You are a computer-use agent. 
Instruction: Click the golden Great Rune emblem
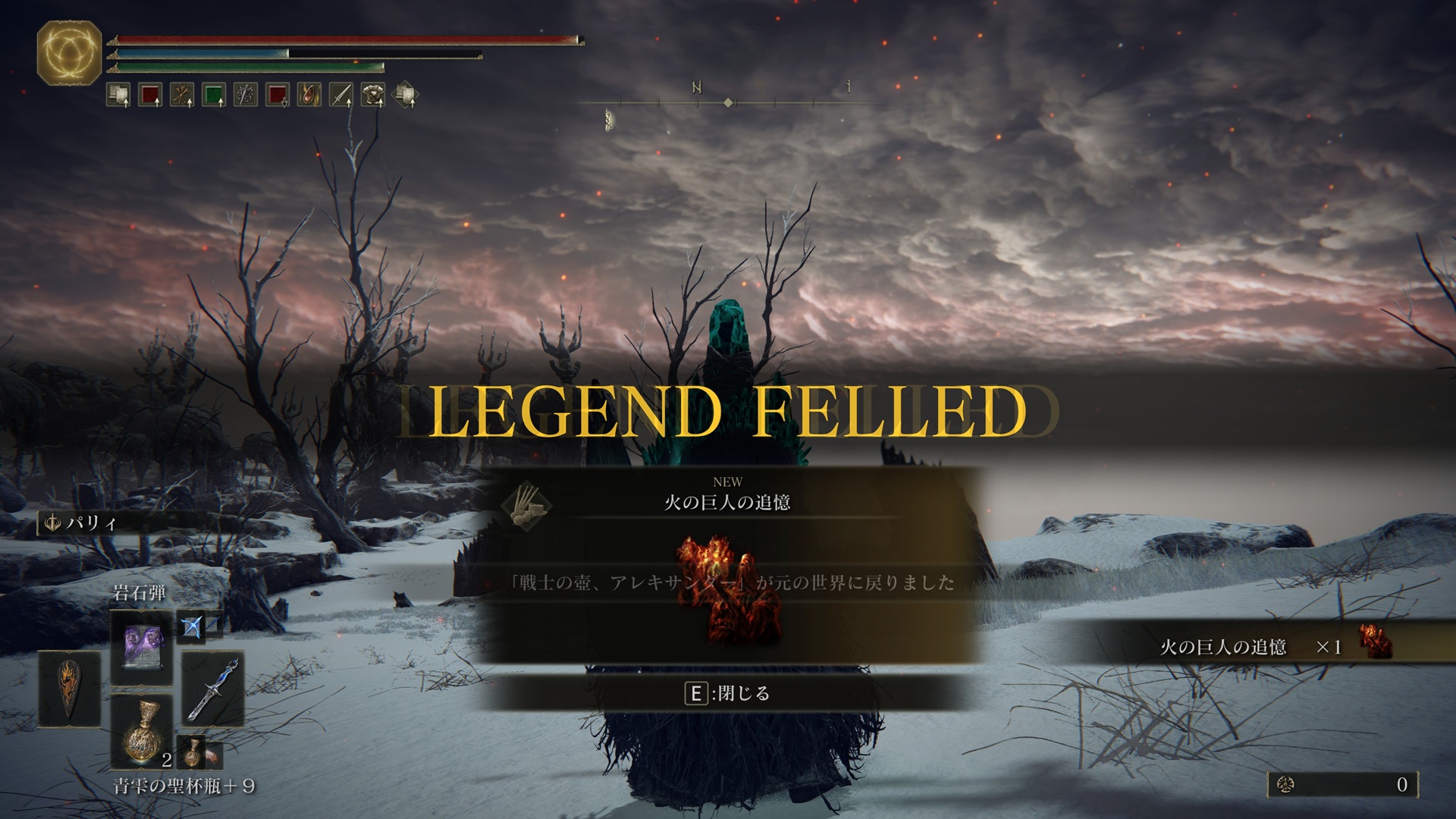pos(69,53)
